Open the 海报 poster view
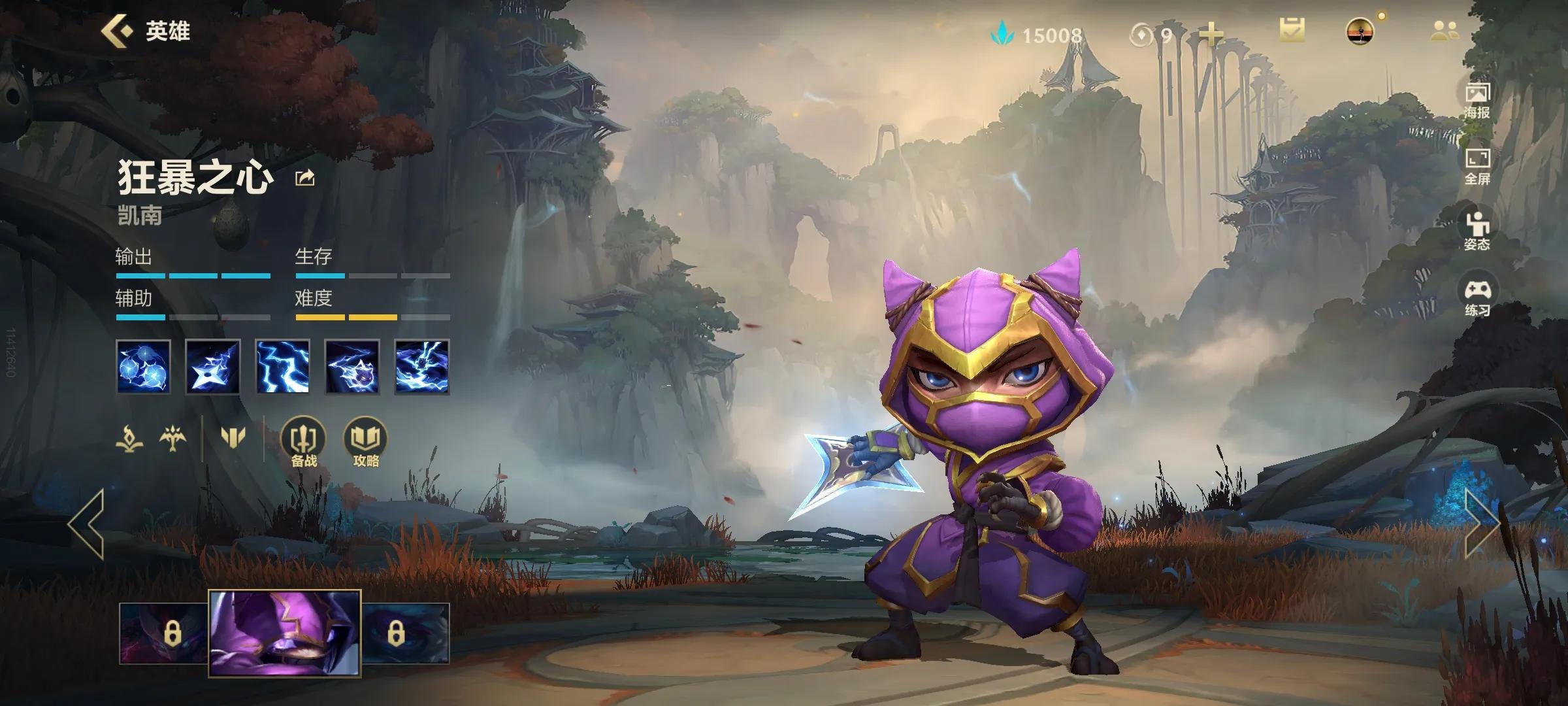 click(1477, 100)
